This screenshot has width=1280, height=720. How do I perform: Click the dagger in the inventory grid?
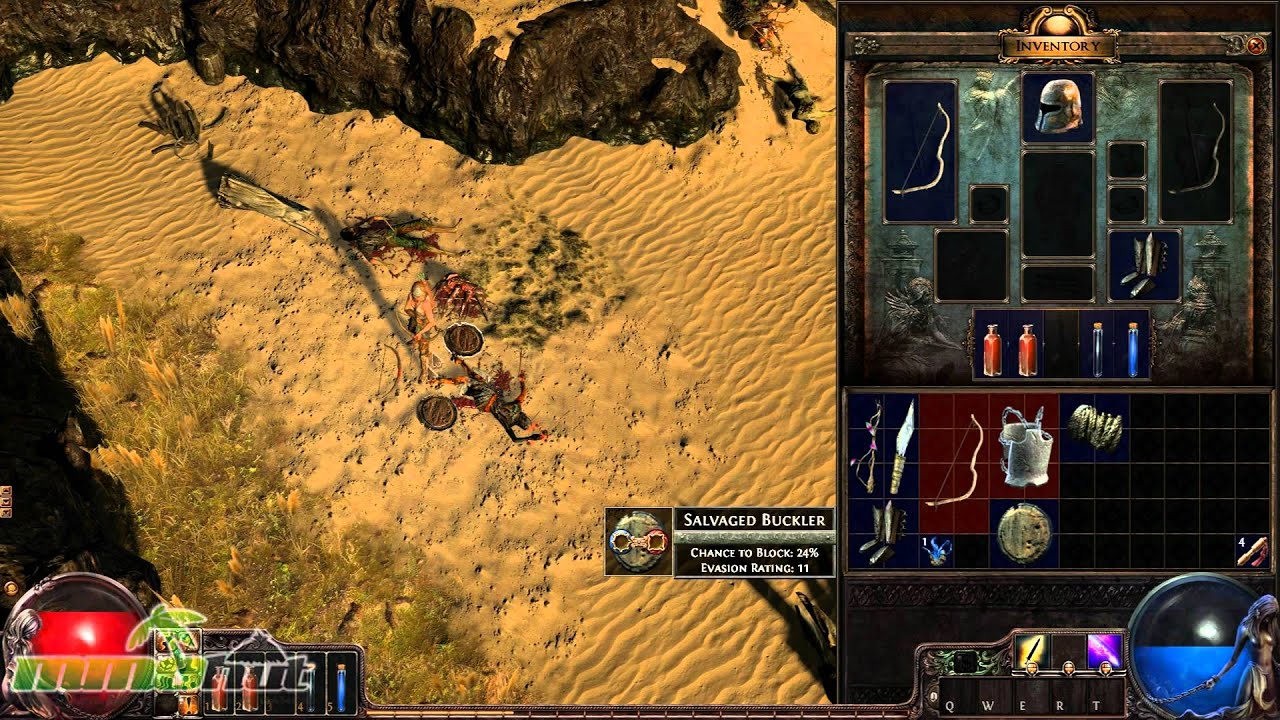click(901, 445)
